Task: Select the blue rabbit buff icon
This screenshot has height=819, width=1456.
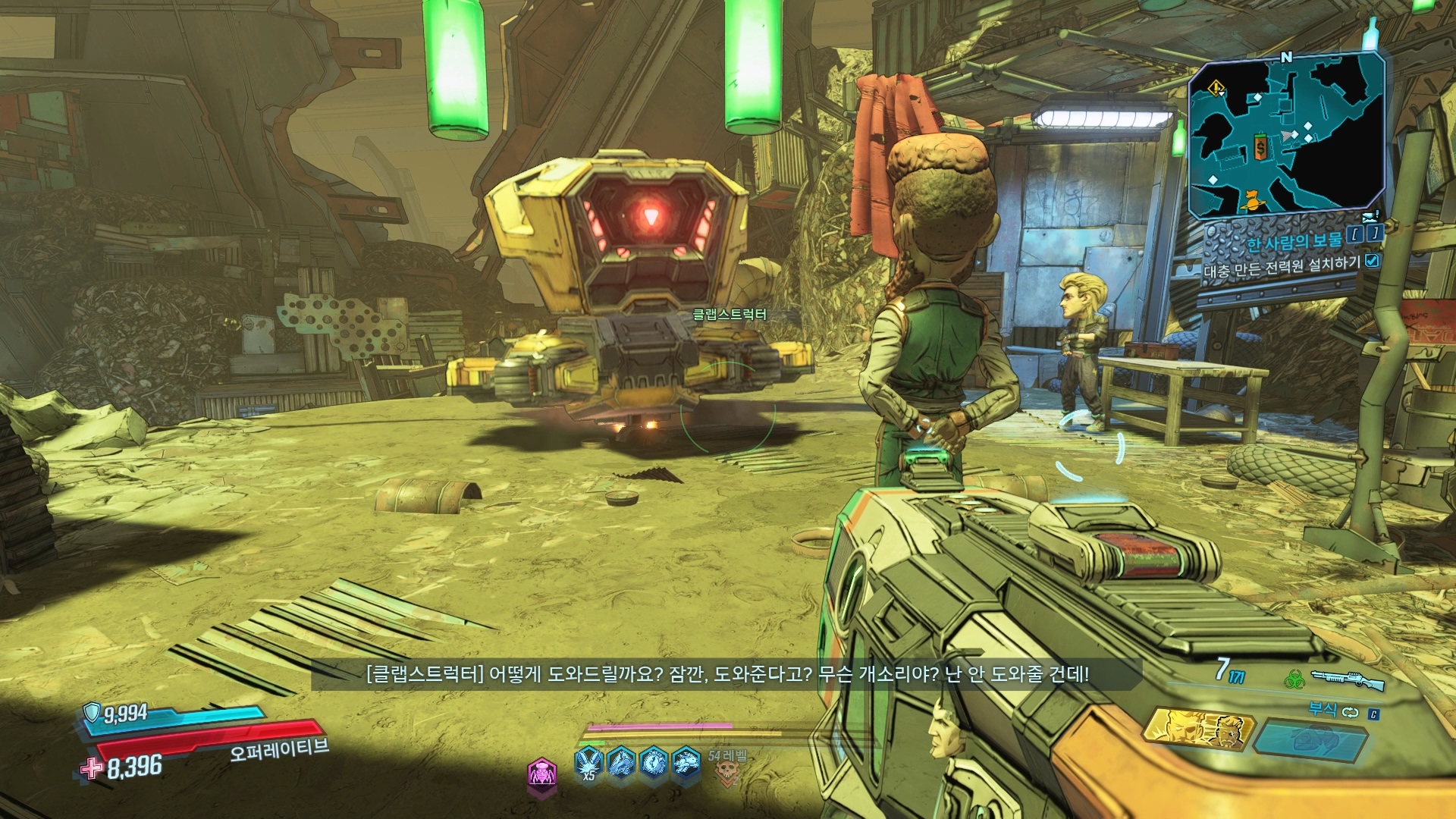Action: (686, 762)
